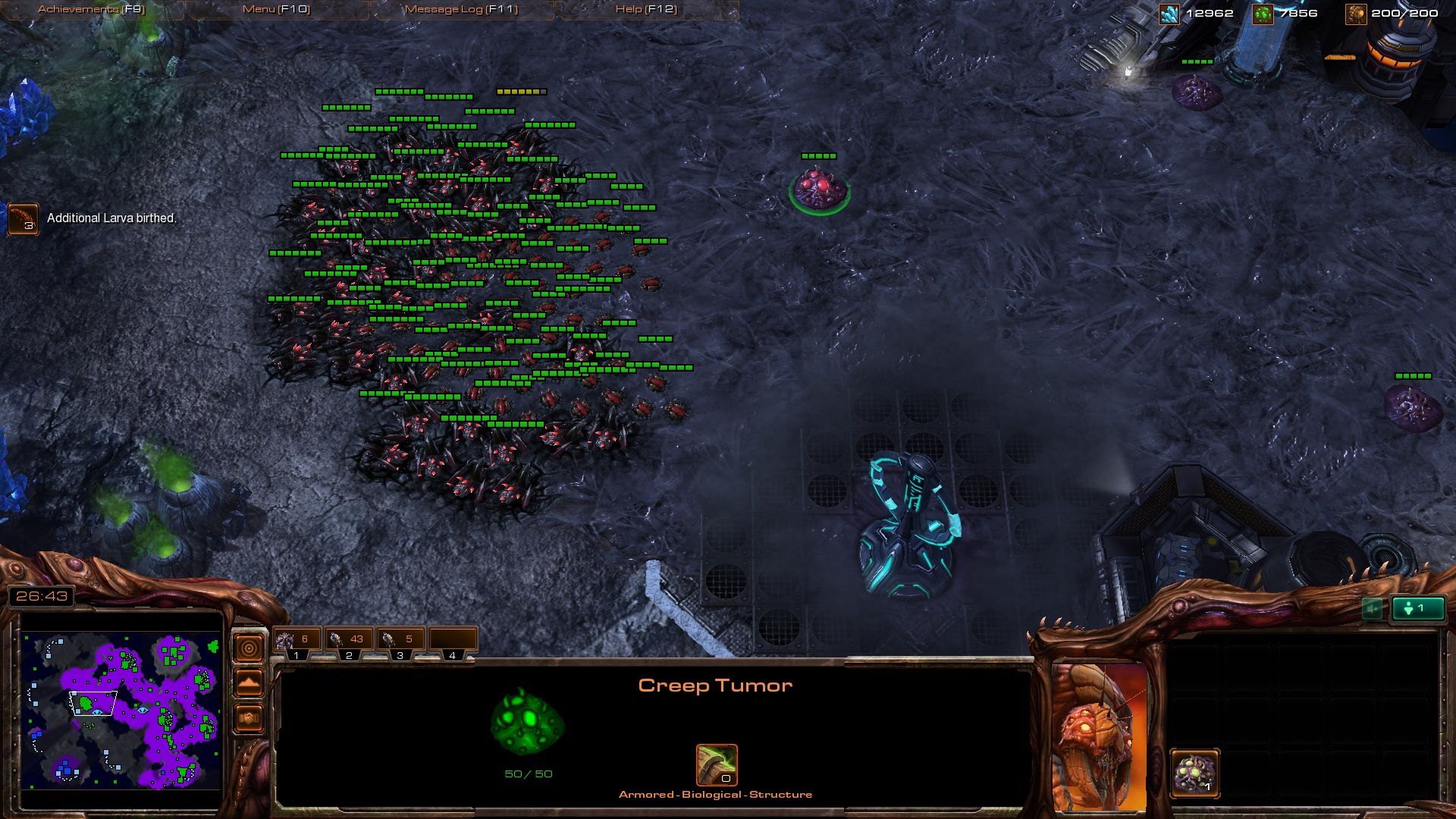Show the Message Log (F11)
This screenshot has width=1456, height=819.
(461, 9)
